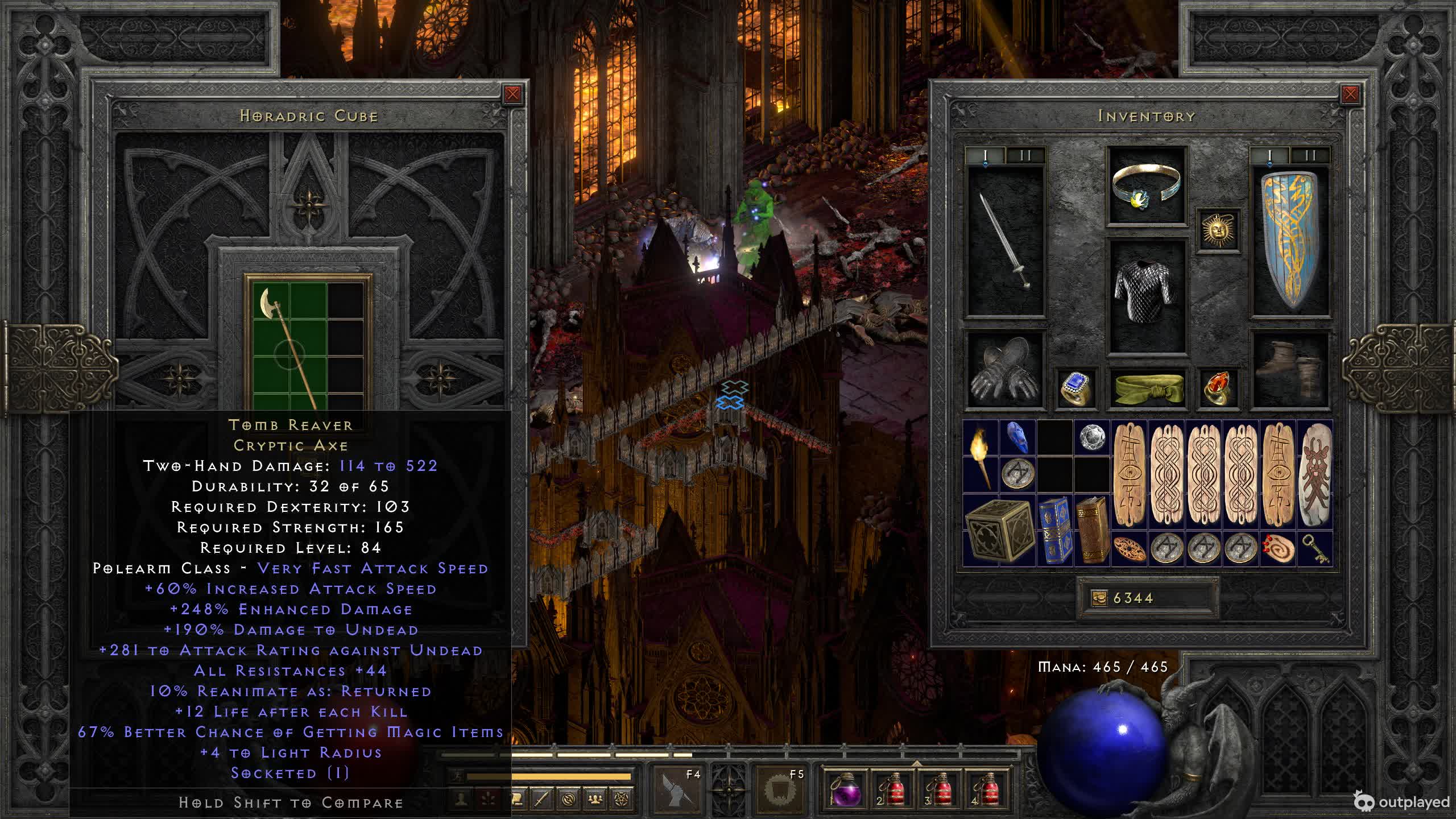Open the gold coin button in inventory

pyautogui.click(x=1099, y=598)
